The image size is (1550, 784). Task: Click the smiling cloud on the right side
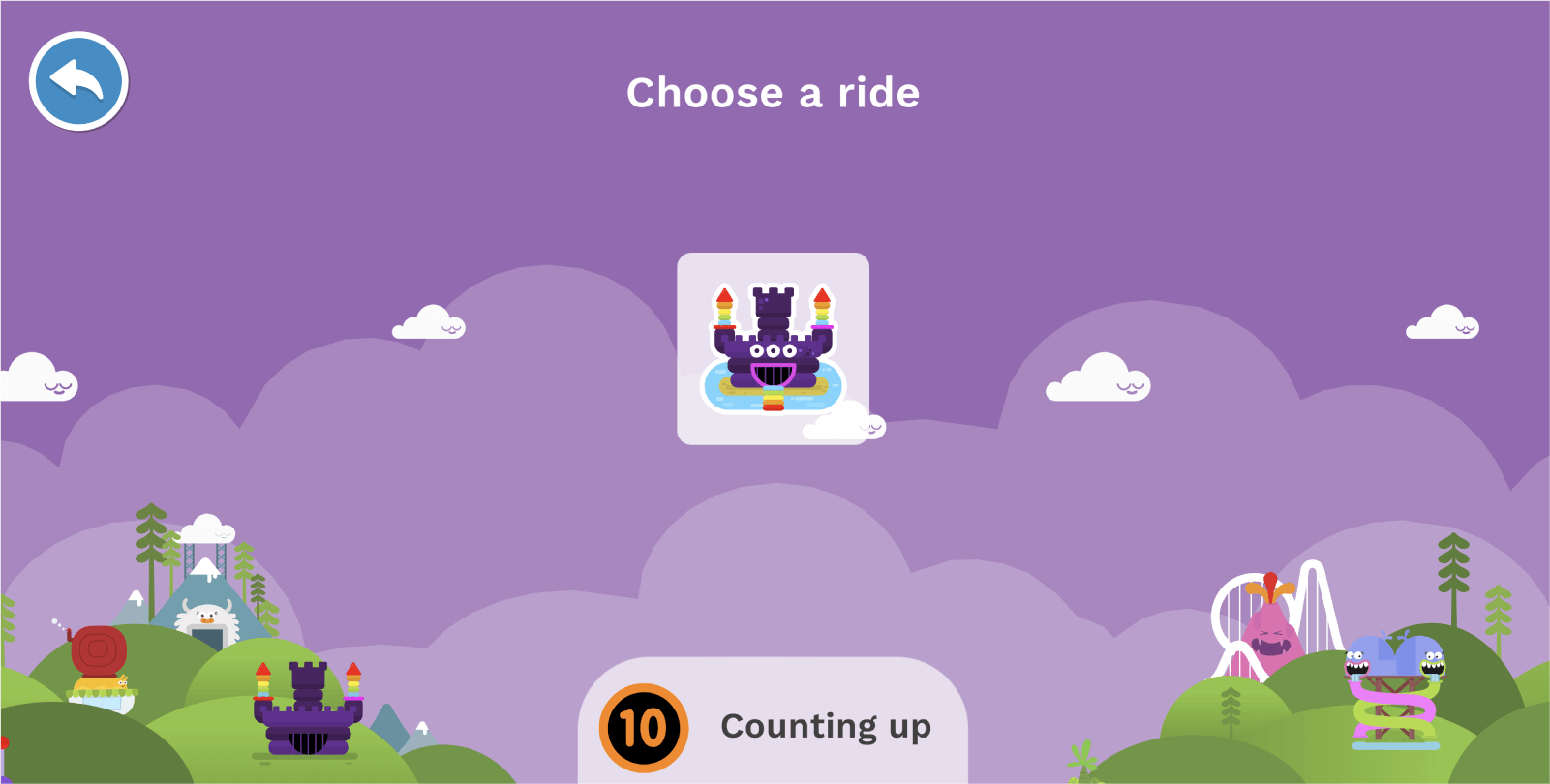click(1097, 377)
